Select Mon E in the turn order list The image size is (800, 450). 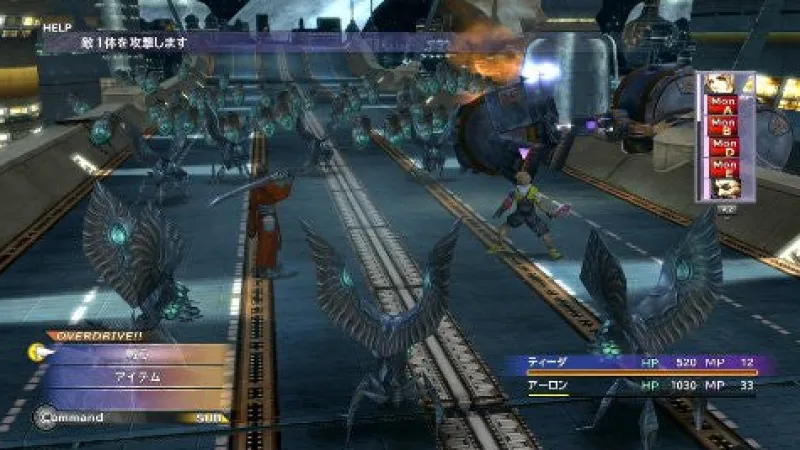pos(723,166)
